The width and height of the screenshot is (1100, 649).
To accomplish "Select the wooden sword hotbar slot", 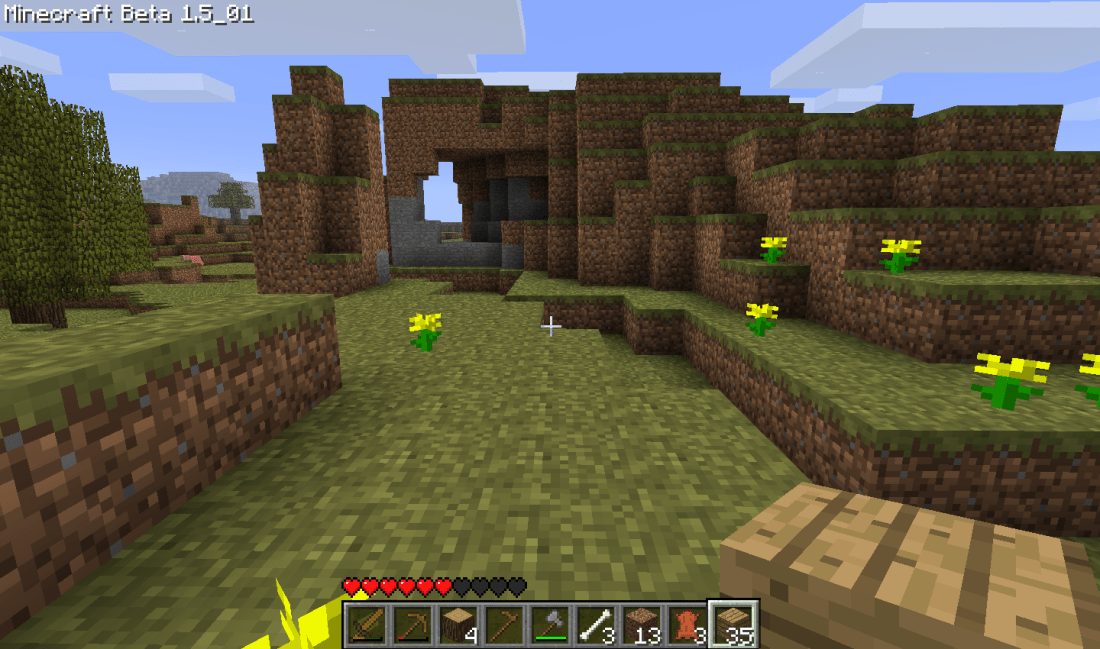I will [x=366, y=624].
